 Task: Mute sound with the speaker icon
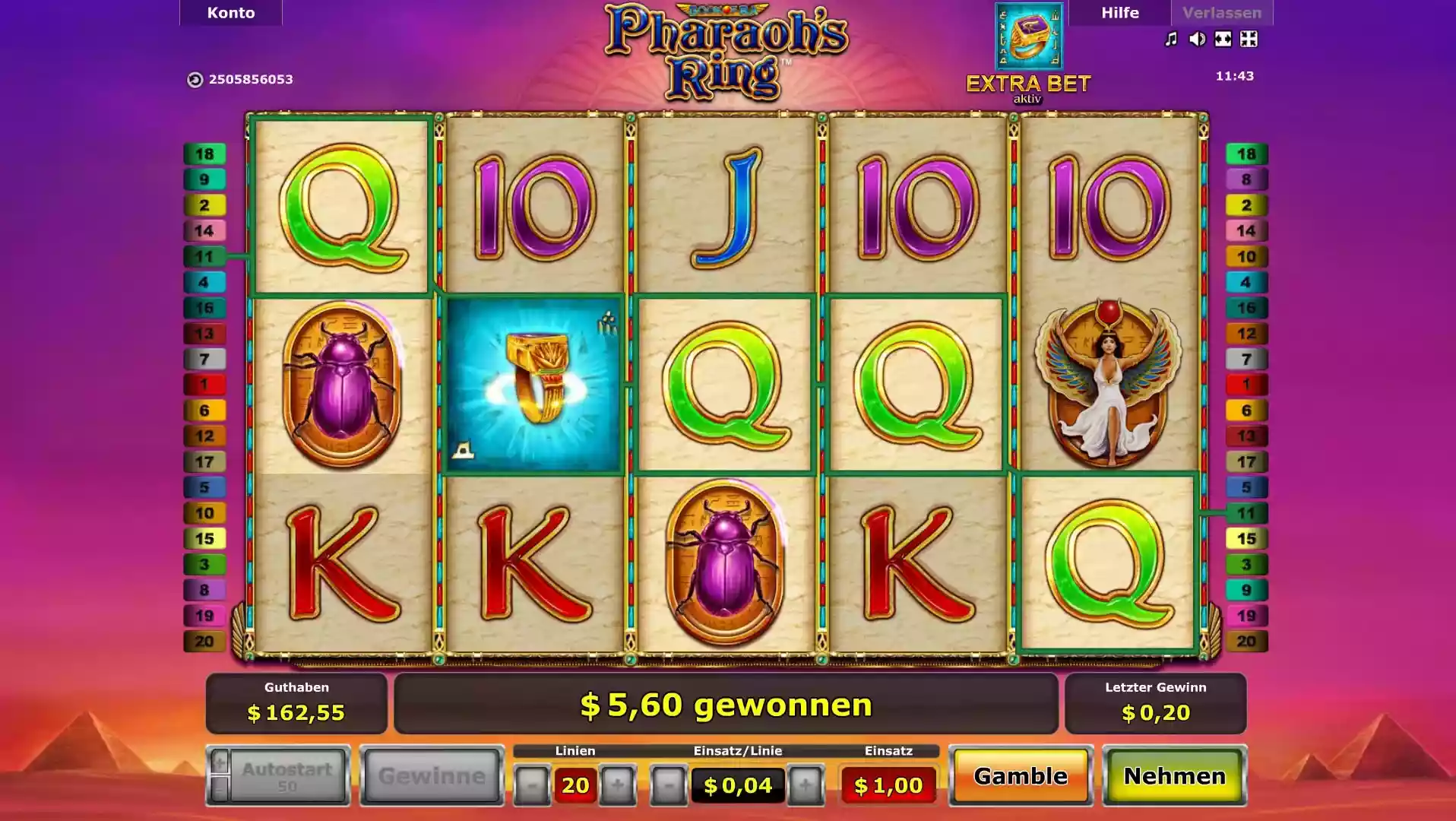[x=1197, y=40]
